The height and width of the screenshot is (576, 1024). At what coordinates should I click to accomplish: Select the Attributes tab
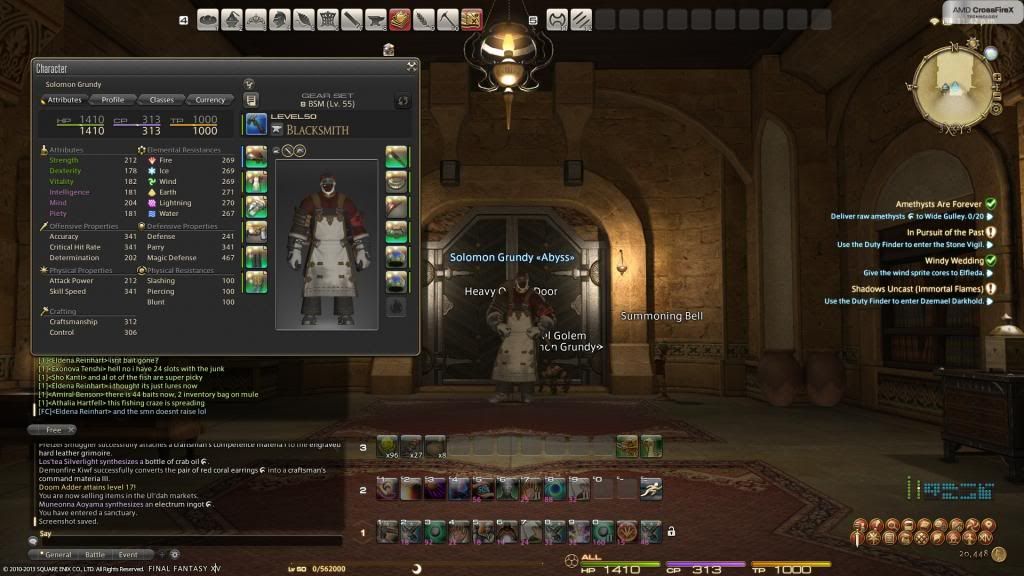point(64,100)
